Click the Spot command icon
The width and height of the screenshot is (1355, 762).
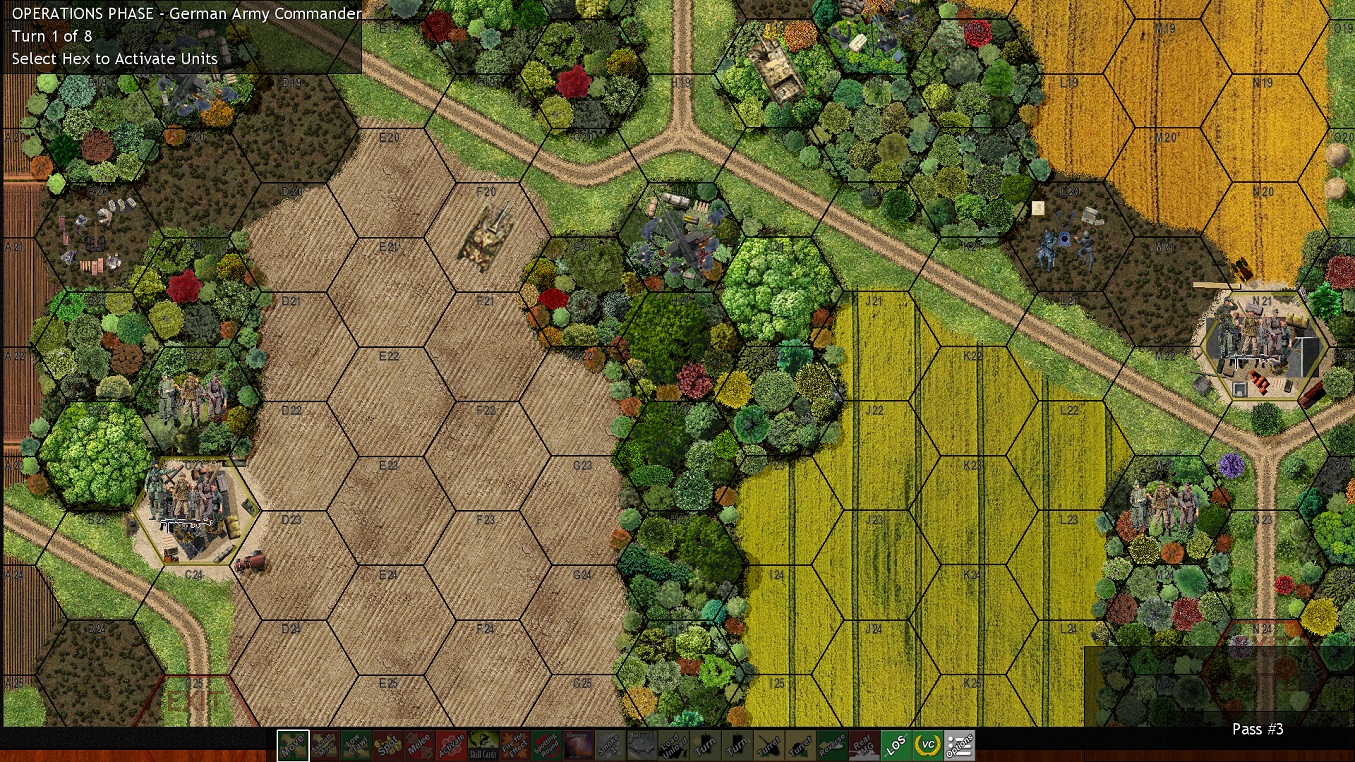point(390,746)
